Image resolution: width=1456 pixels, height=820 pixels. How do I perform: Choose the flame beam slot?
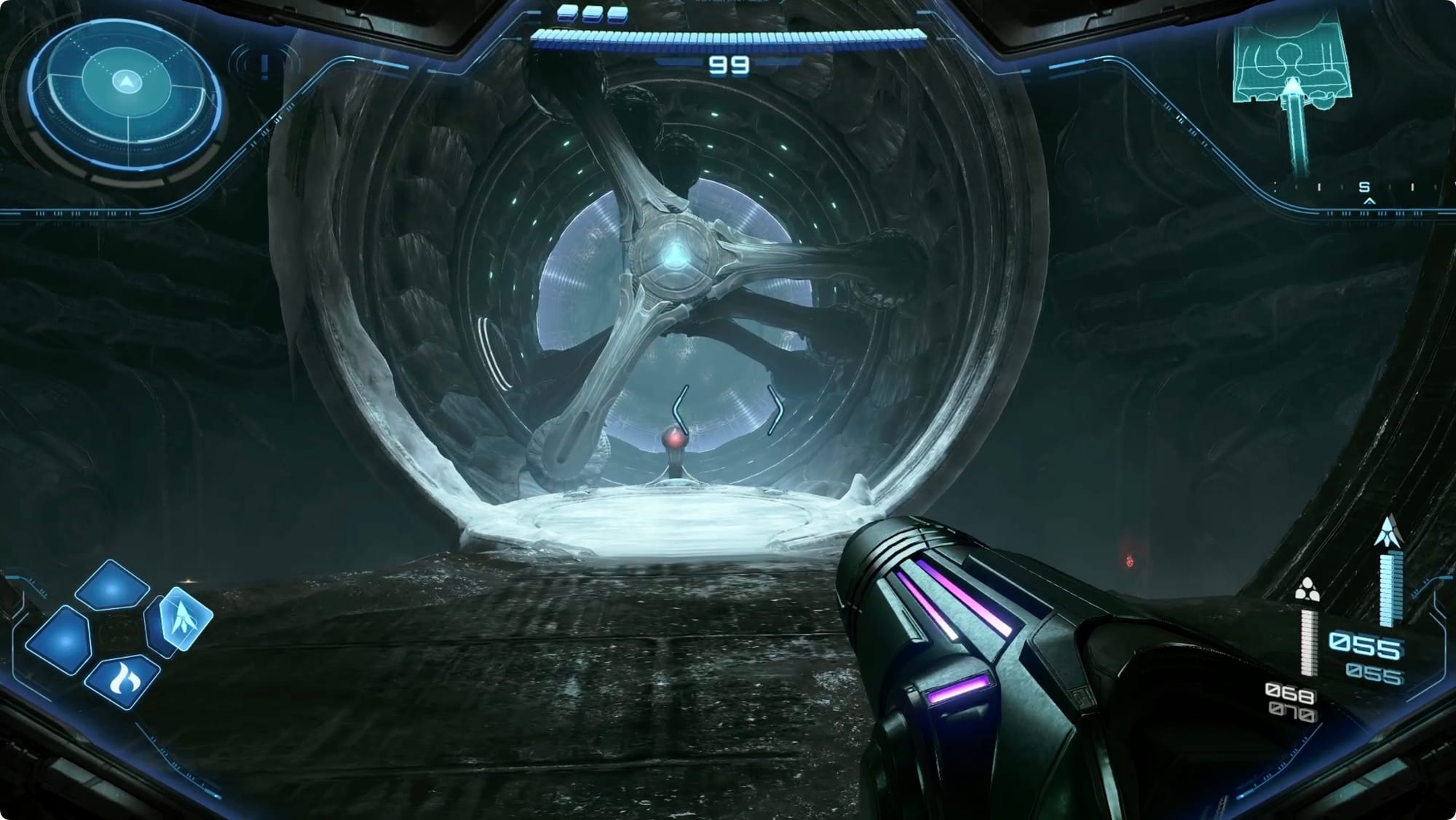click(122, 680)
